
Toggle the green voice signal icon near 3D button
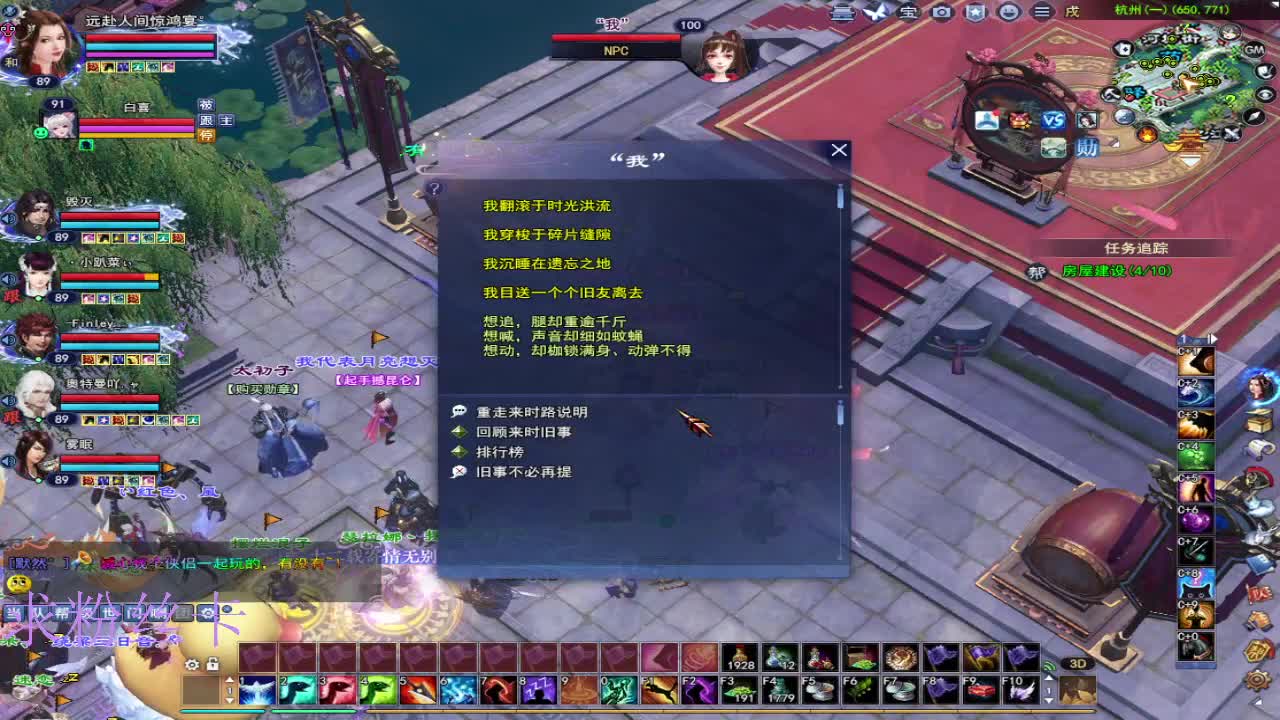[x=1050, y=665]
